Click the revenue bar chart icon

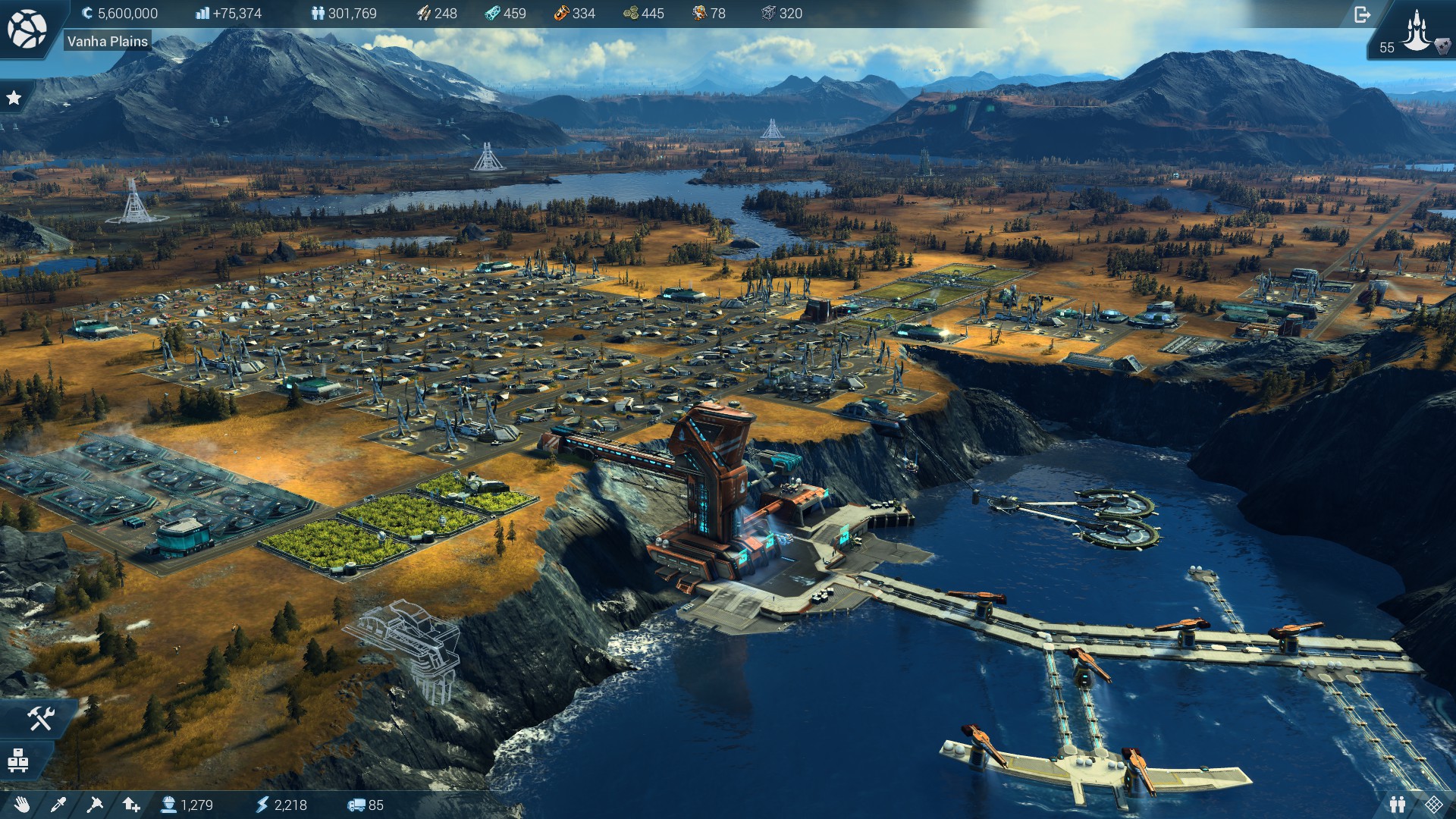point(202,14)
